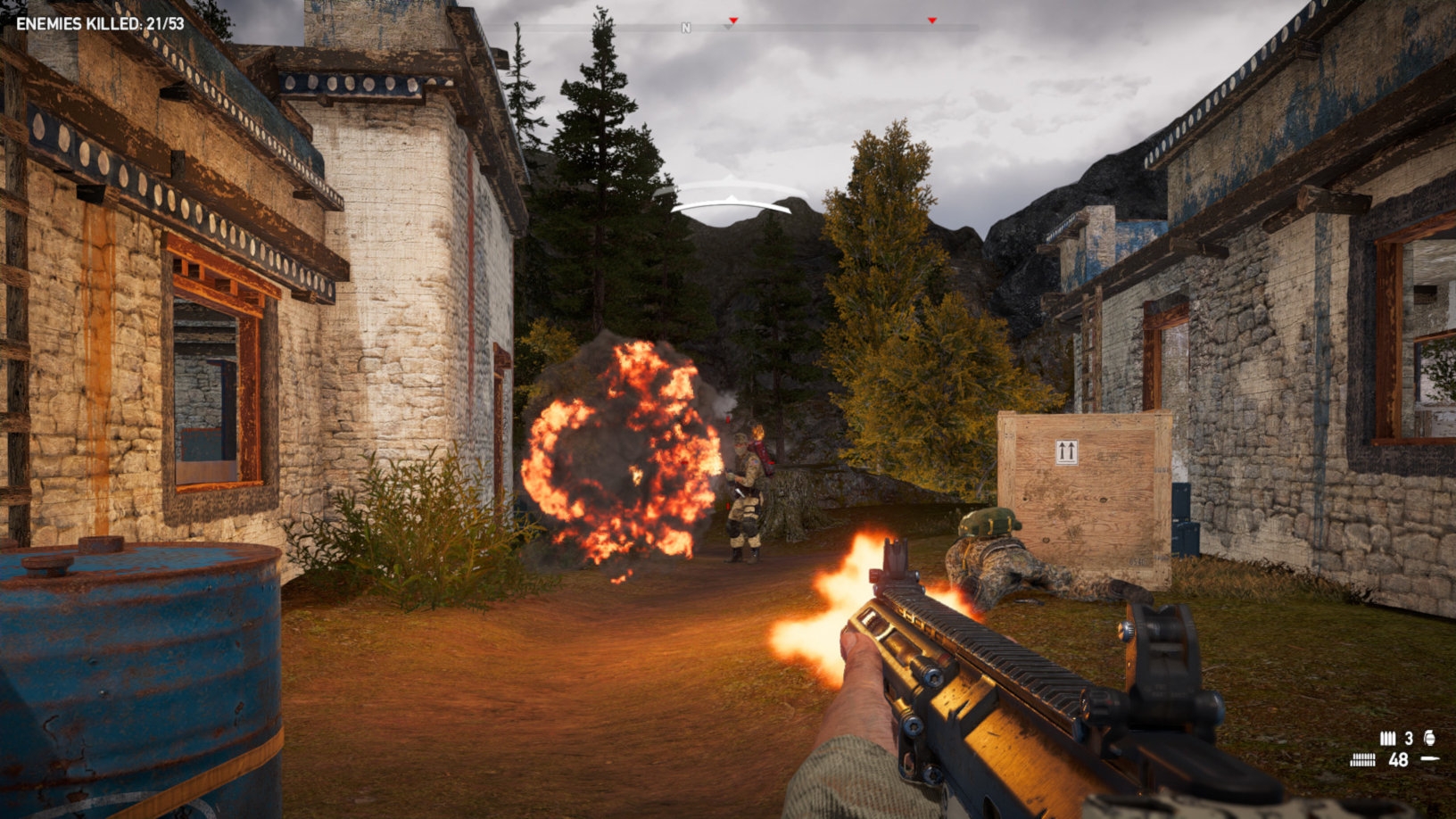This screenshot has width=1456, height=819.
Task: Select the red enemy marker farthest from N
Action: click(x=932, y=21)
